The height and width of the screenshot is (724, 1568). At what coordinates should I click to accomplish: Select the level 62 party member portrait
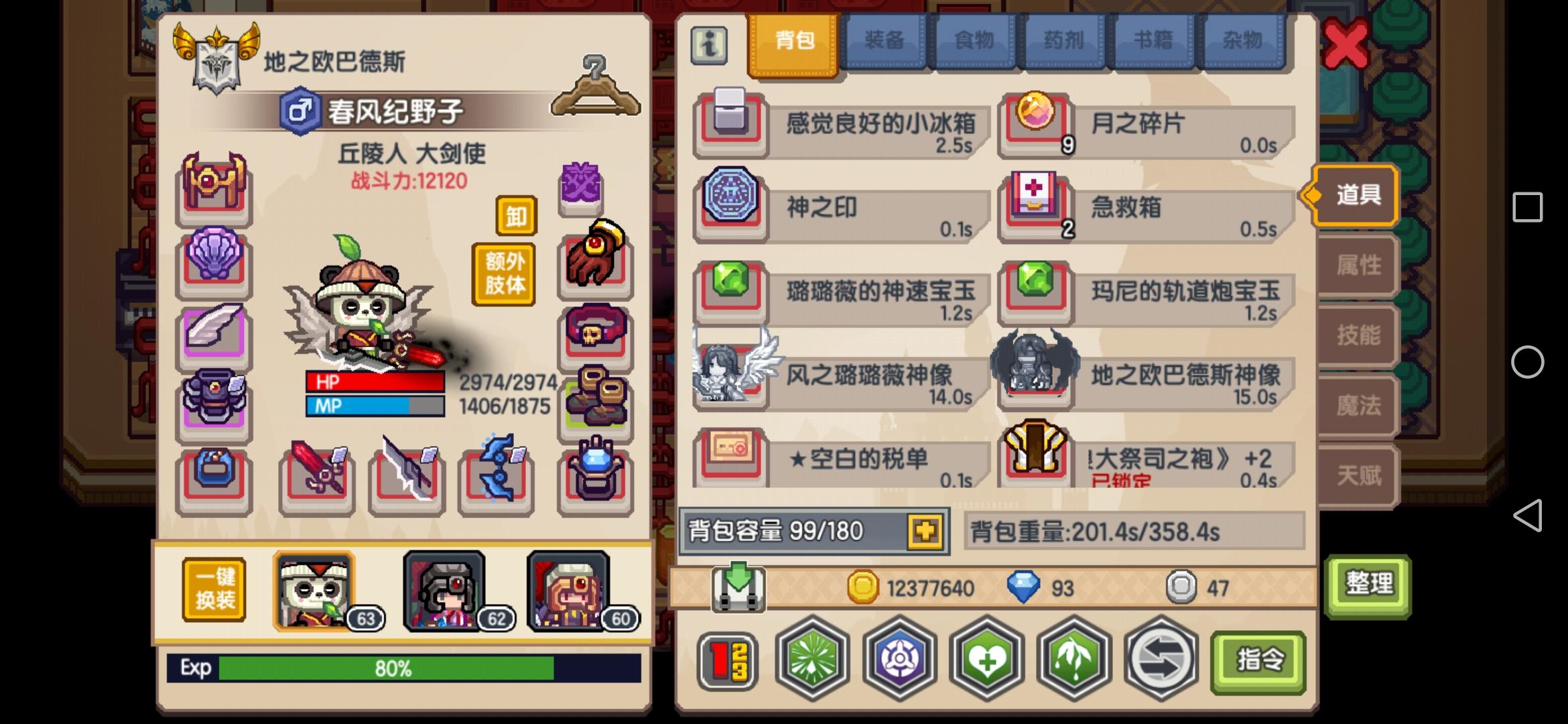click(x=442, y=590)
